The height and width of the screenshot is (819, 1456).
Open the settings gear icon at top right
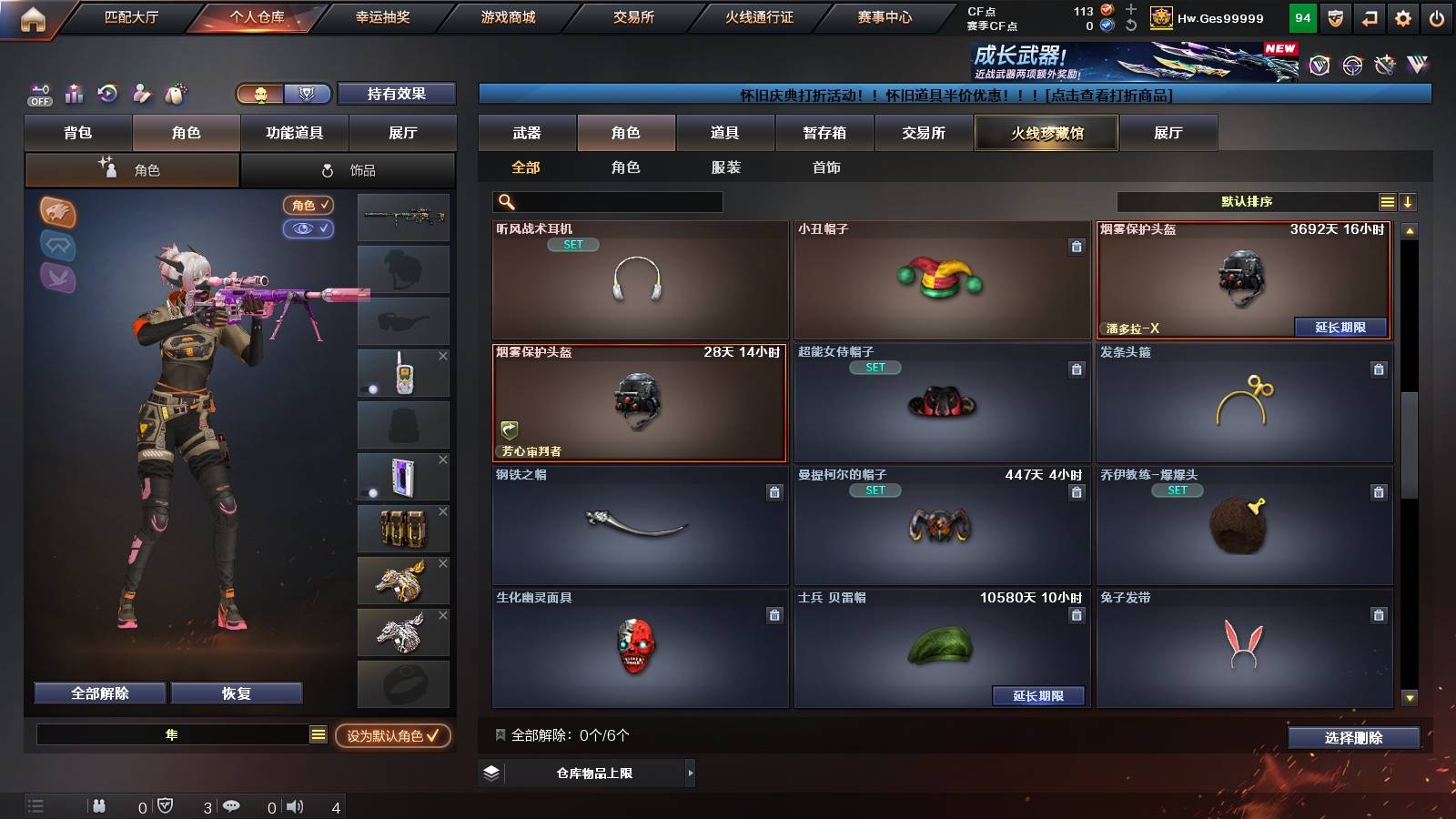[x=1403, y=18]
